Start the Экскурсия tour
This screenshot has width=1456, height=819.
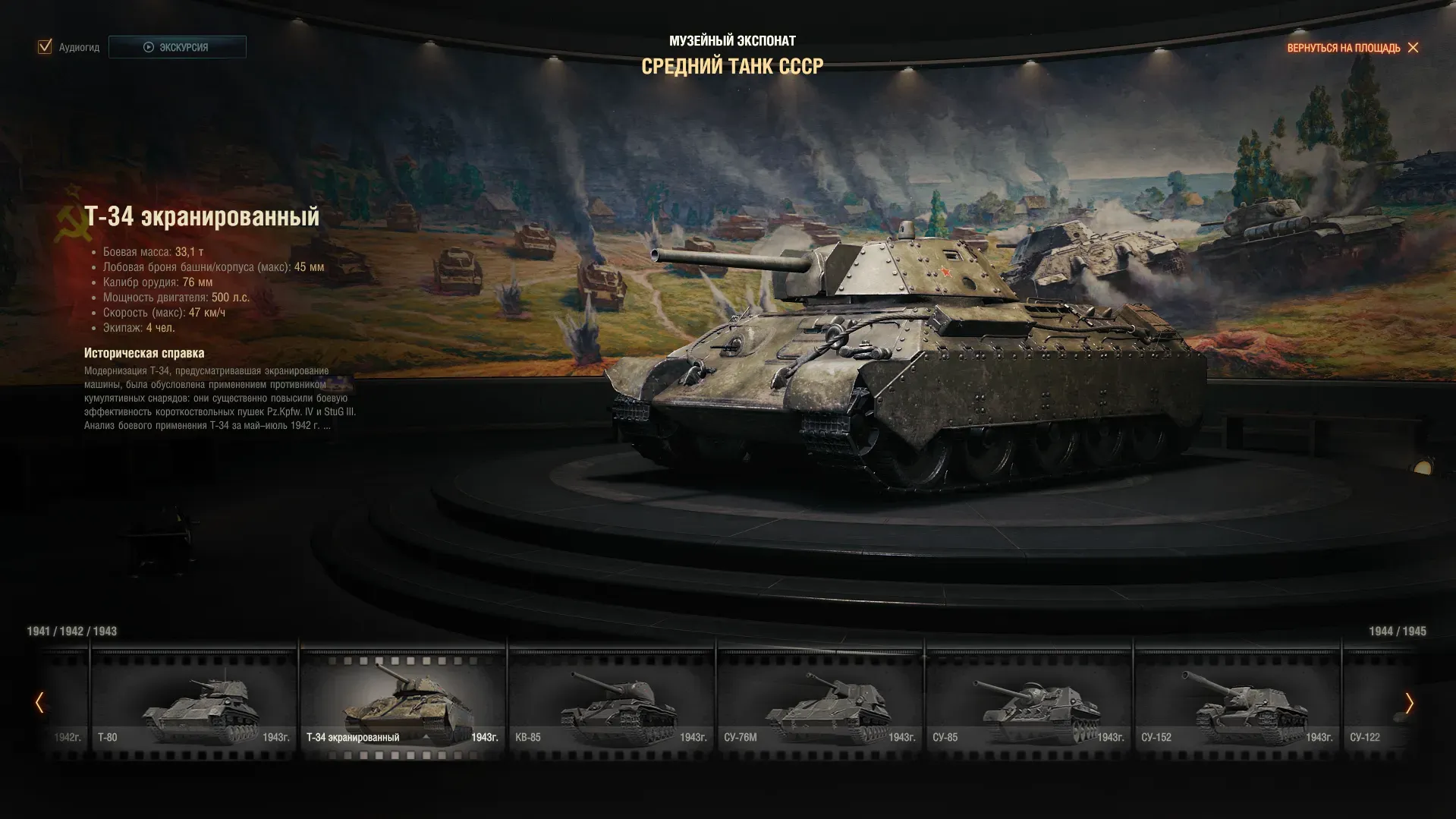point(177,47)
